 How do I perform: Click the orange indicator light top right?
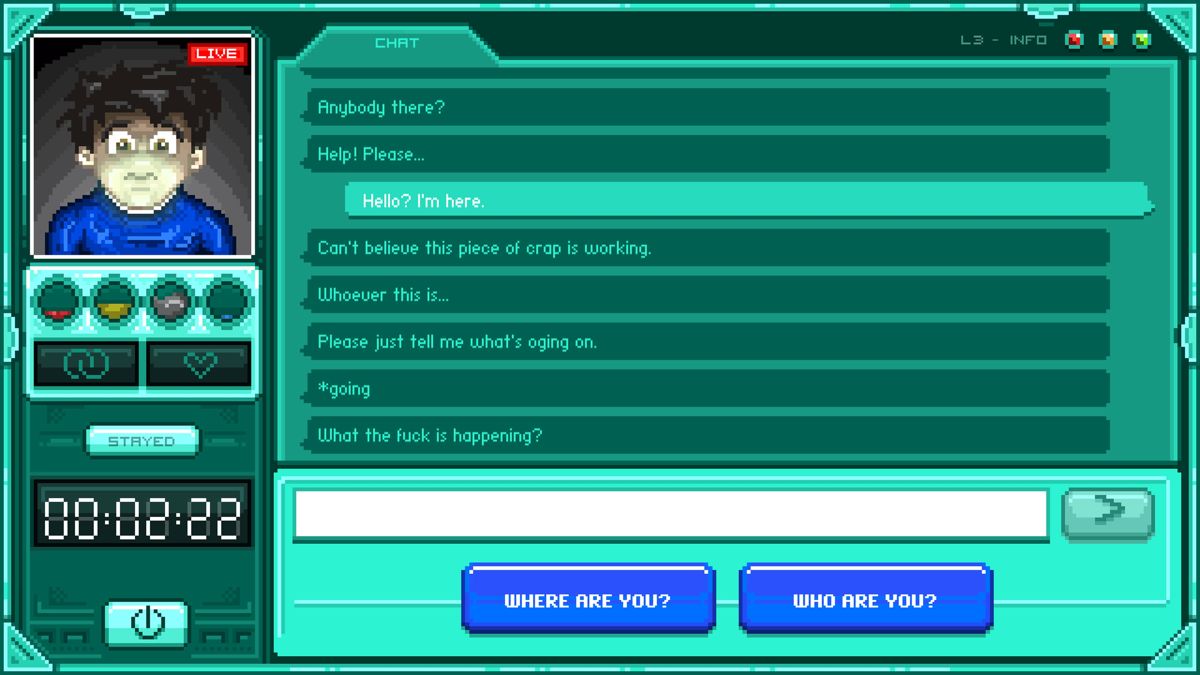1108,40
